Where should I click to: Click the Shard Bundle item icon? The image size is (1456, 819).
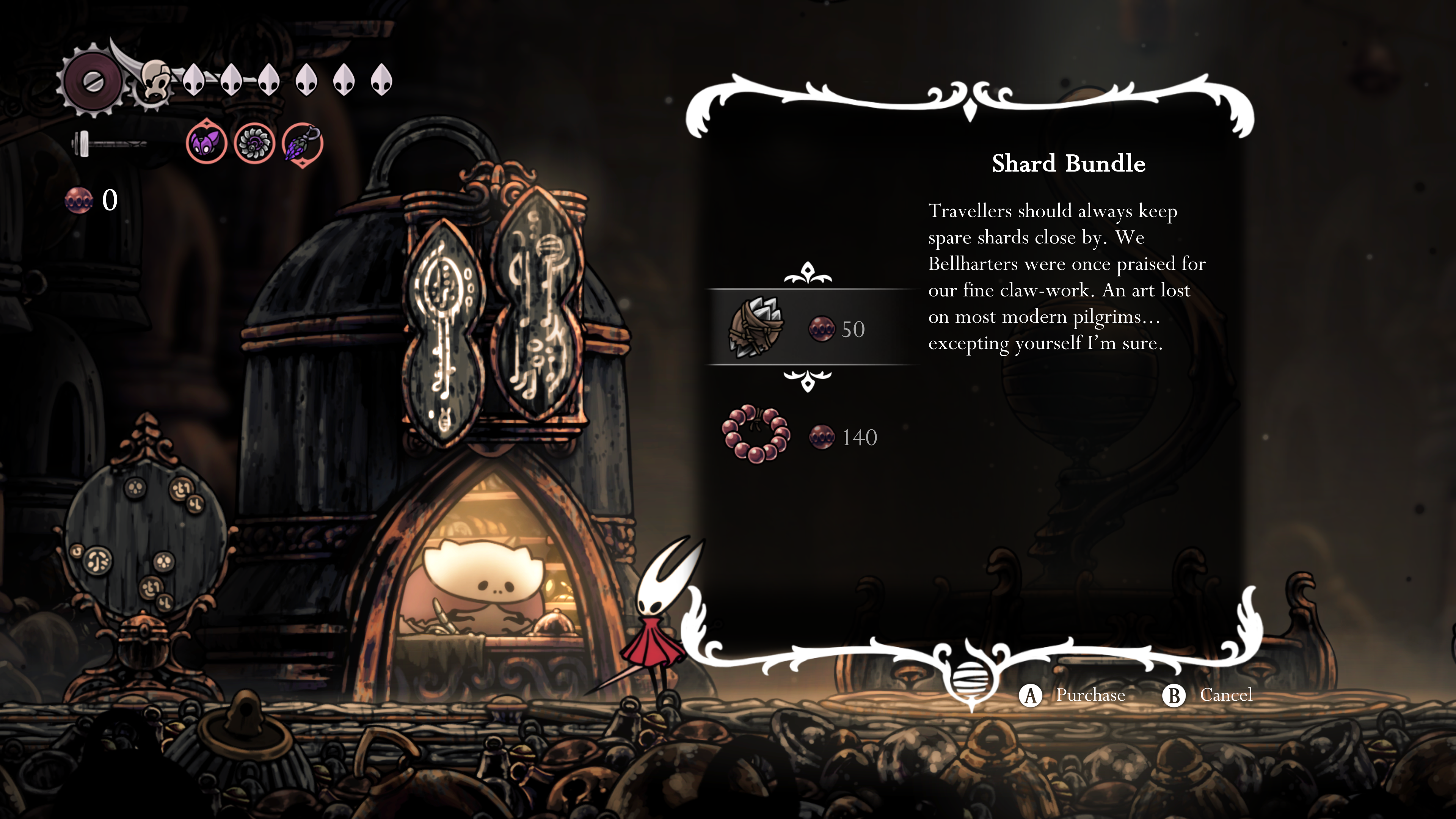756,328
